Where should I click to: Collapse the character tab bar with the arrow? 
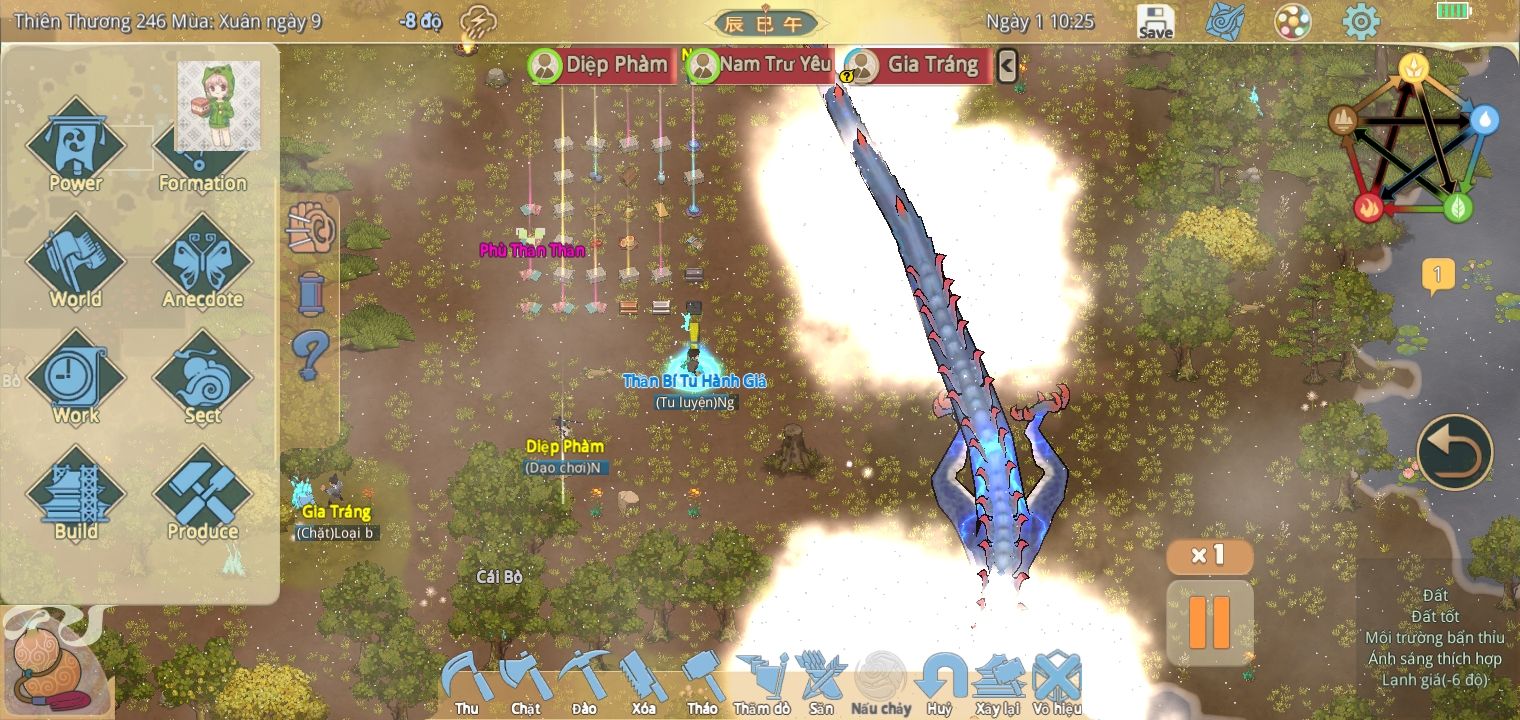pos(1008,65)
